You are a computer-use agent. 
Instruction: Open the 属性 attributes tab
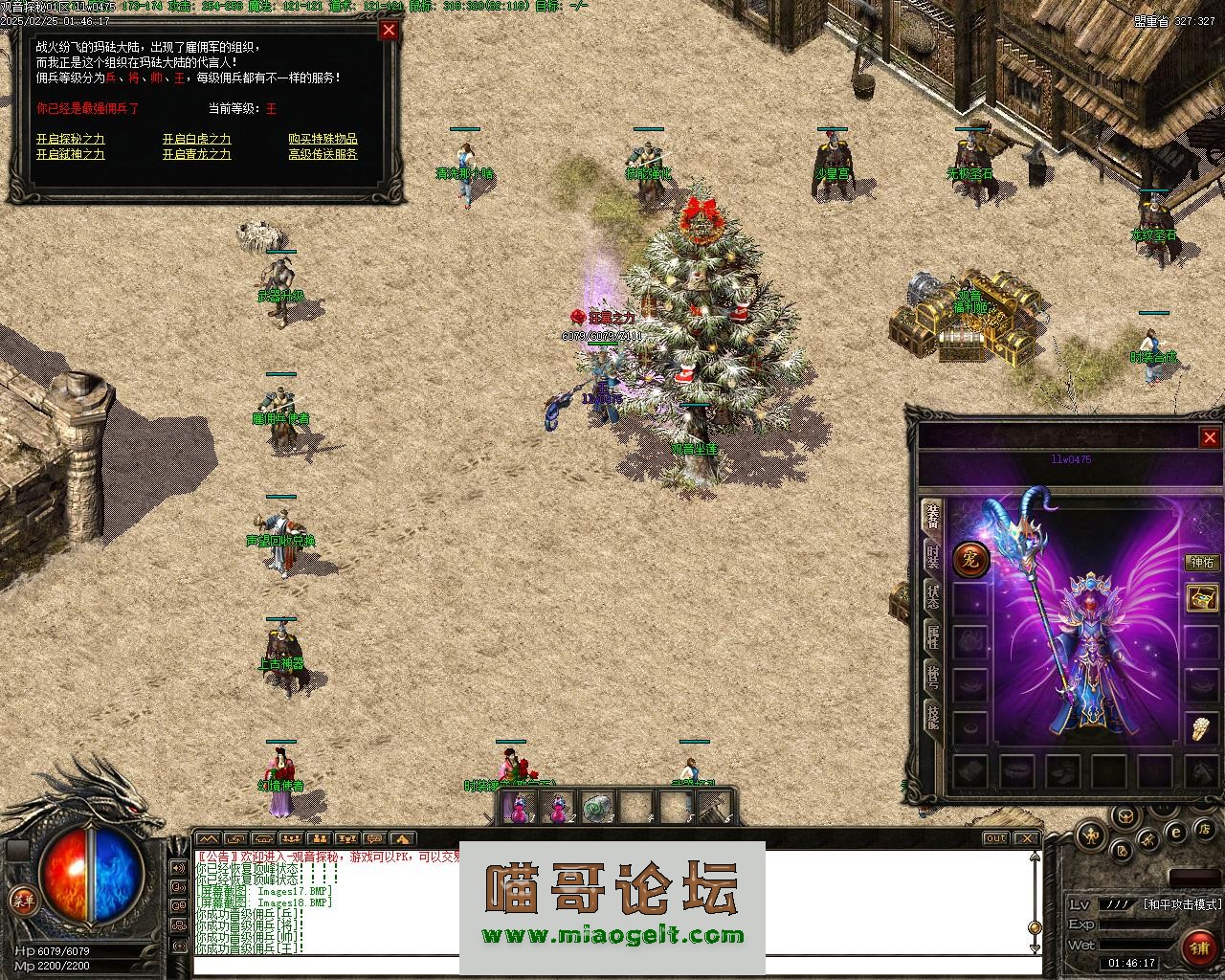(x=932, y=635)
